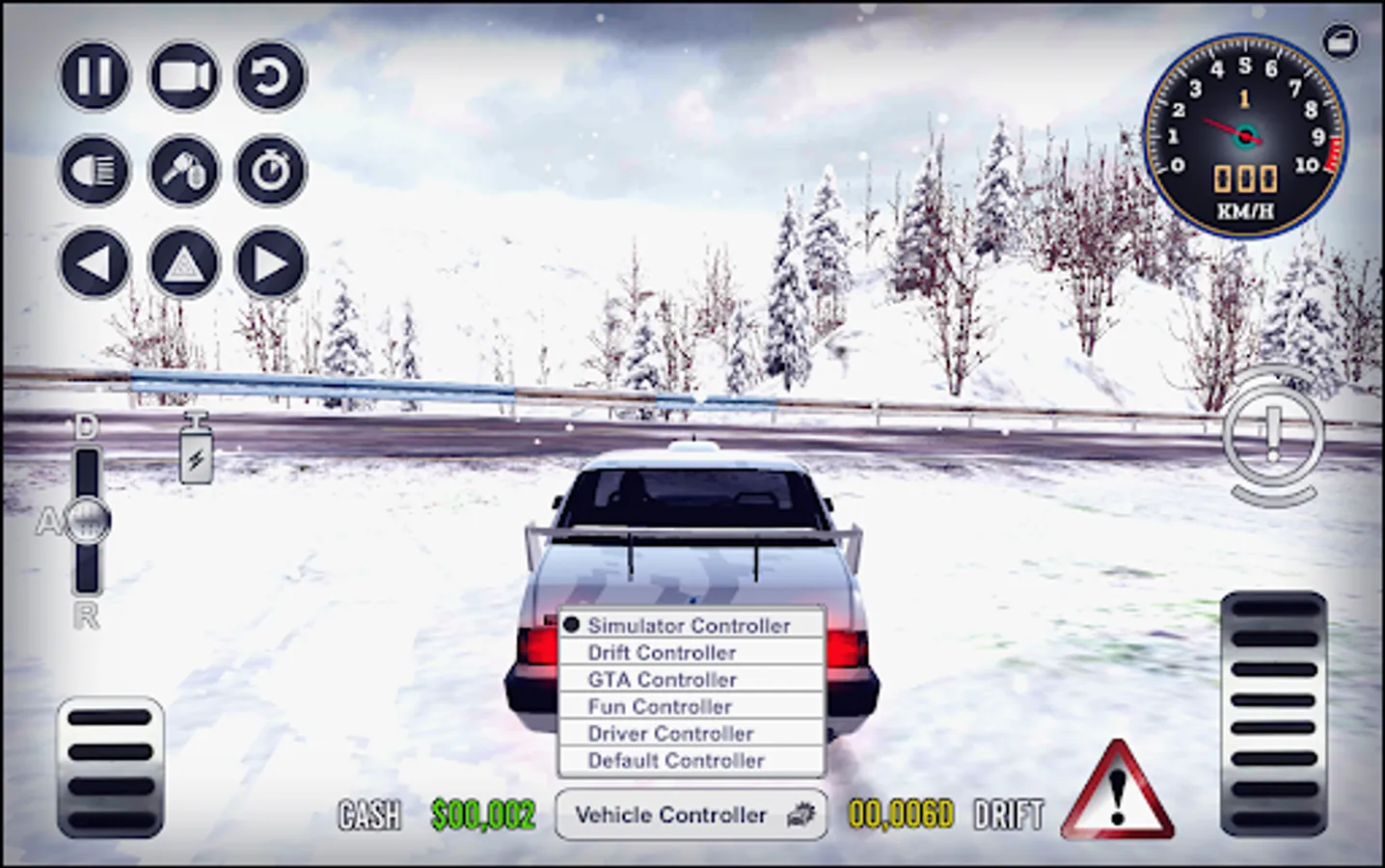Select Default Controller
This screenshot has width=1385, height=868.
point(675,760)
